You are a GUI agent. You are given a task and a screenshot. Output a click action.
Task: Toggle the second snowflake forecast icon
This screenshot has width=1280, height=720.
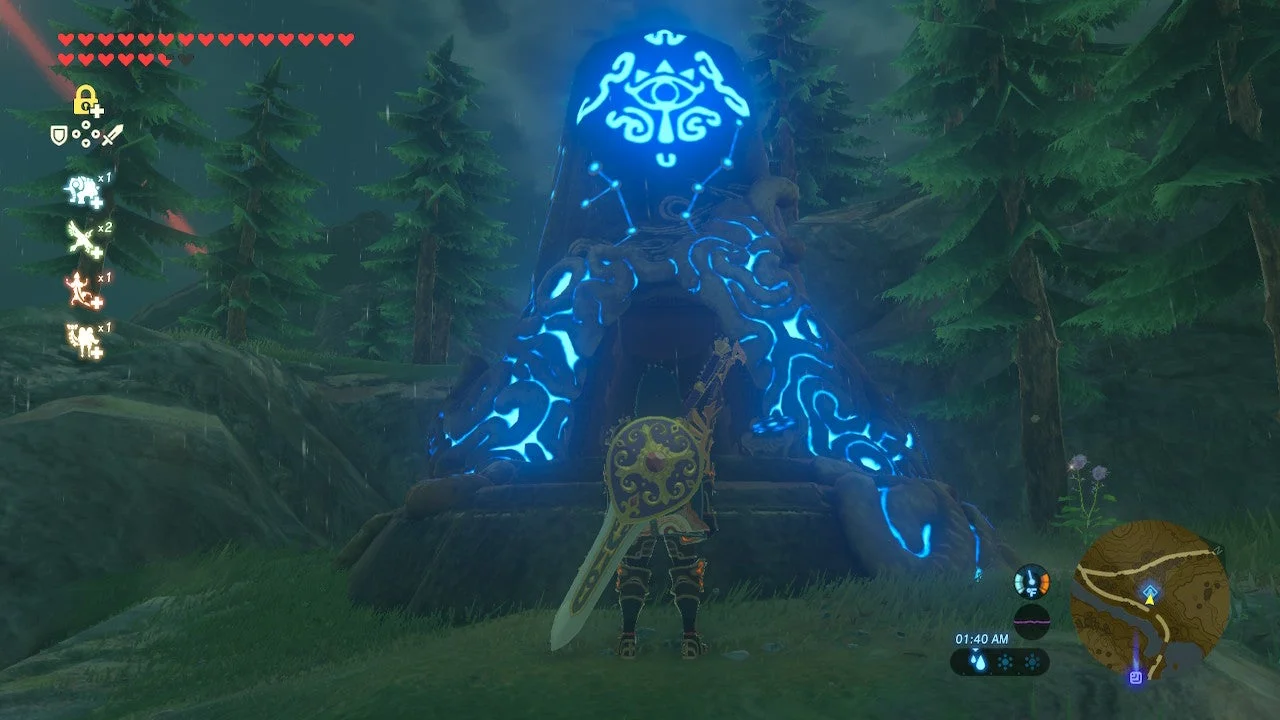point(1032,661)
